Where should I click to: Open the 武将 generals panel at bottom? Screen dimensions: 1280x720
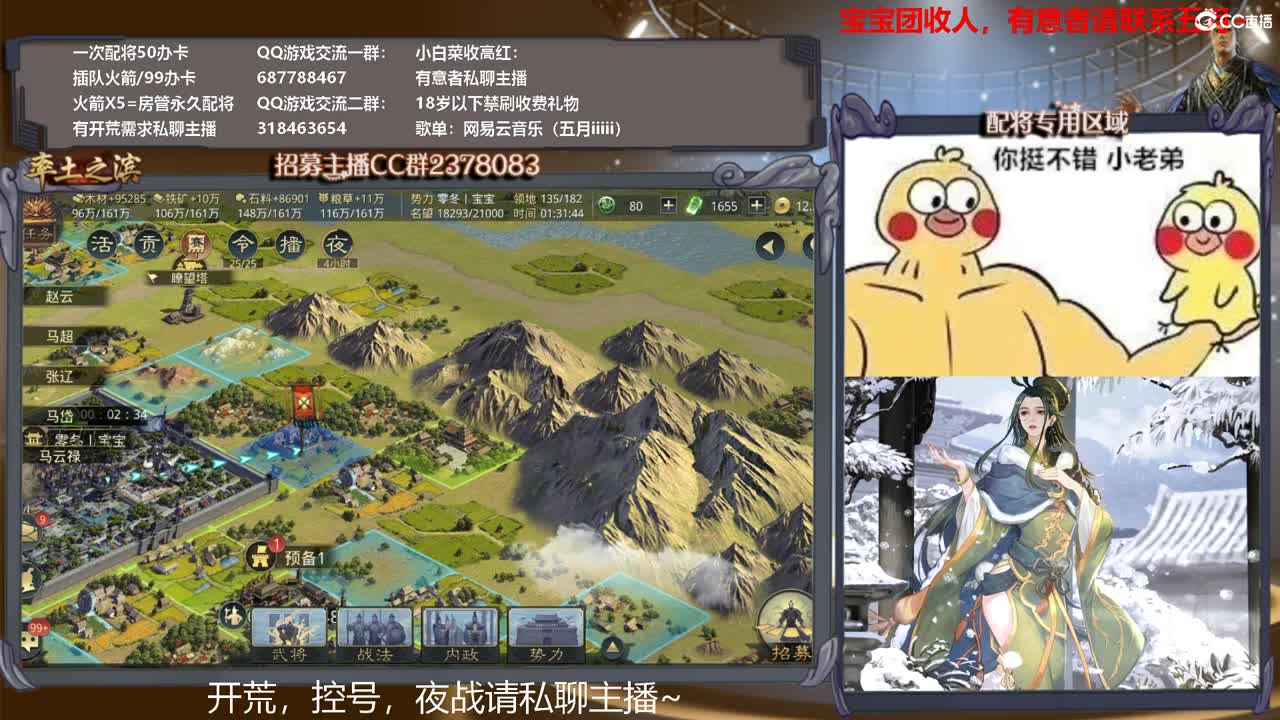coord(289,634)
